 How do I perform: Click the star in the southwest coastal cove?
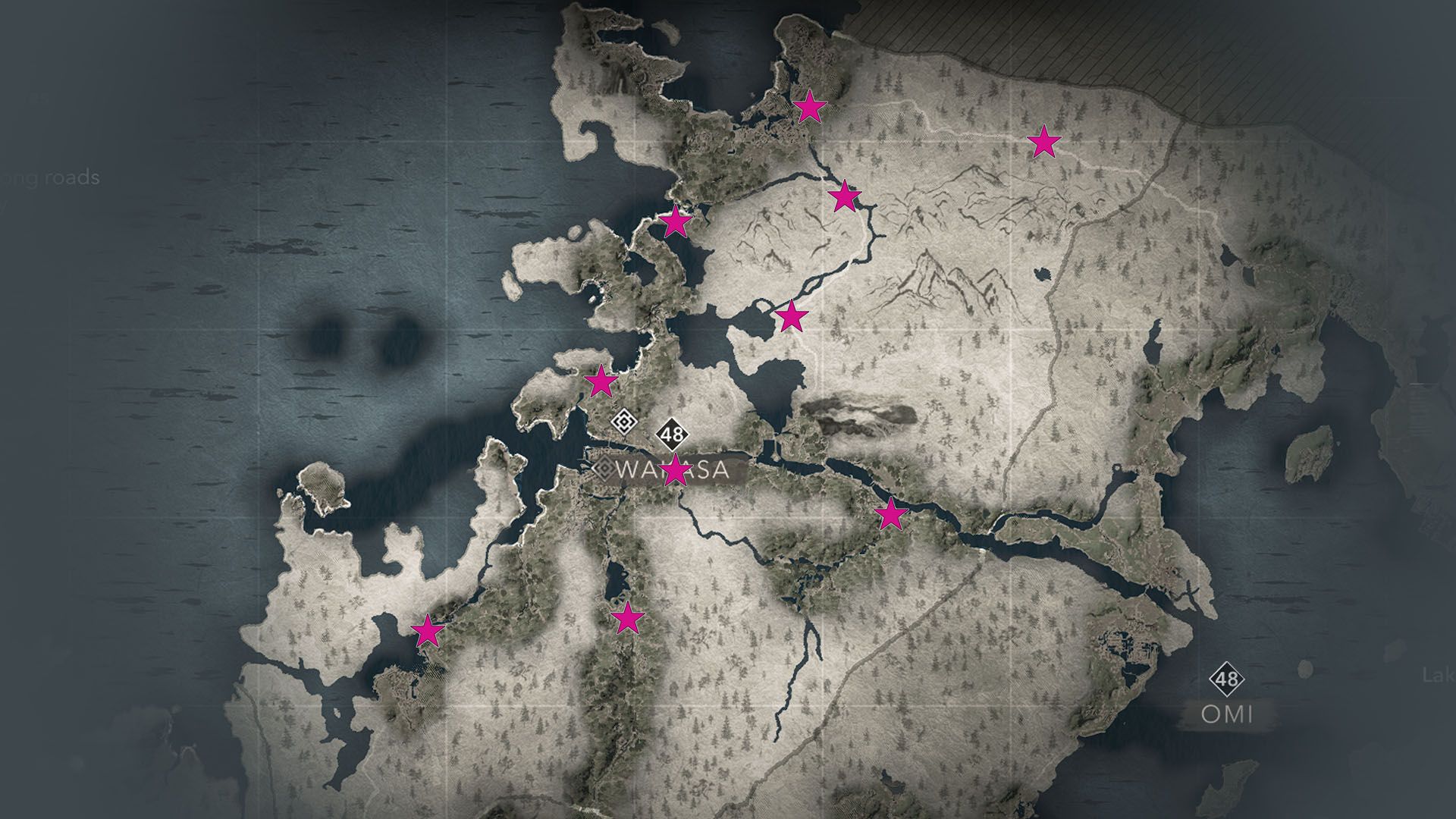[429, 629]
